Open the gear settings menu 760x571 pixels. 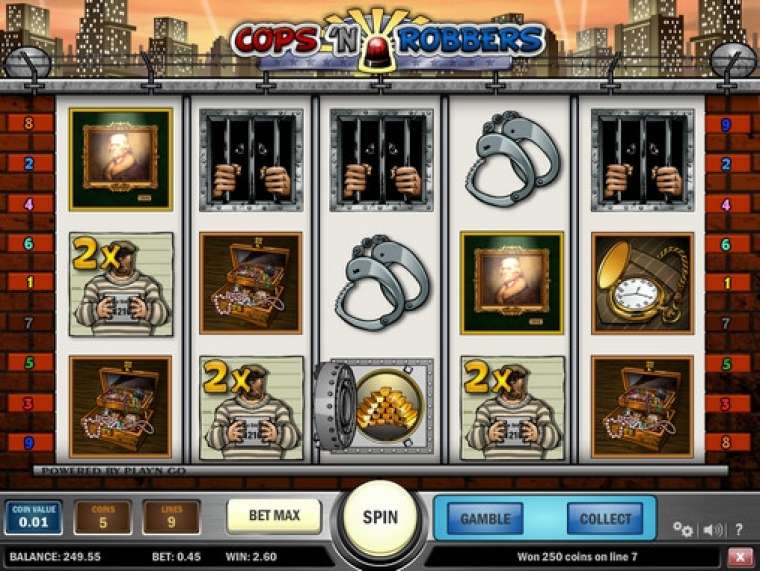[x=683, y=529]
